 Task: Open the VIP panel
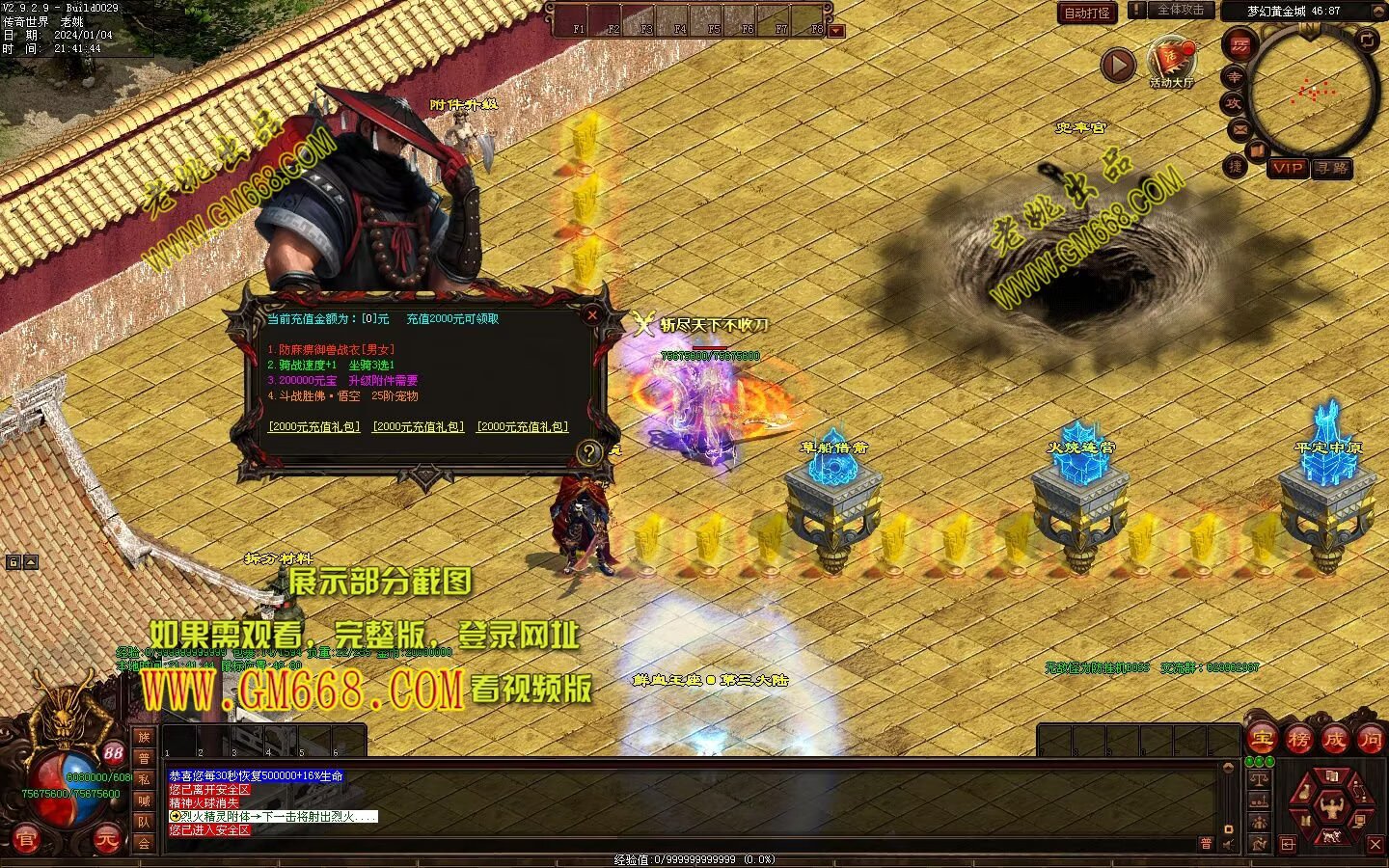[x=1288, y=168]
